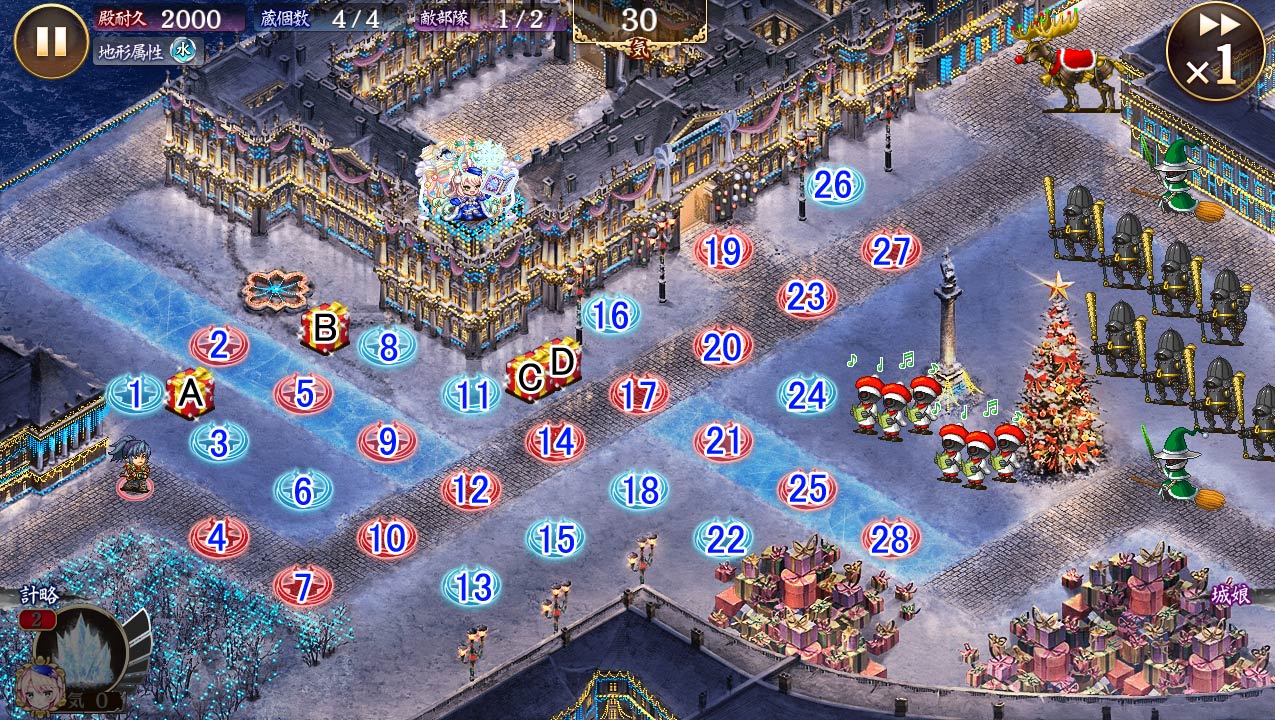Select blue placement tile 26

(x=833, y=185)
